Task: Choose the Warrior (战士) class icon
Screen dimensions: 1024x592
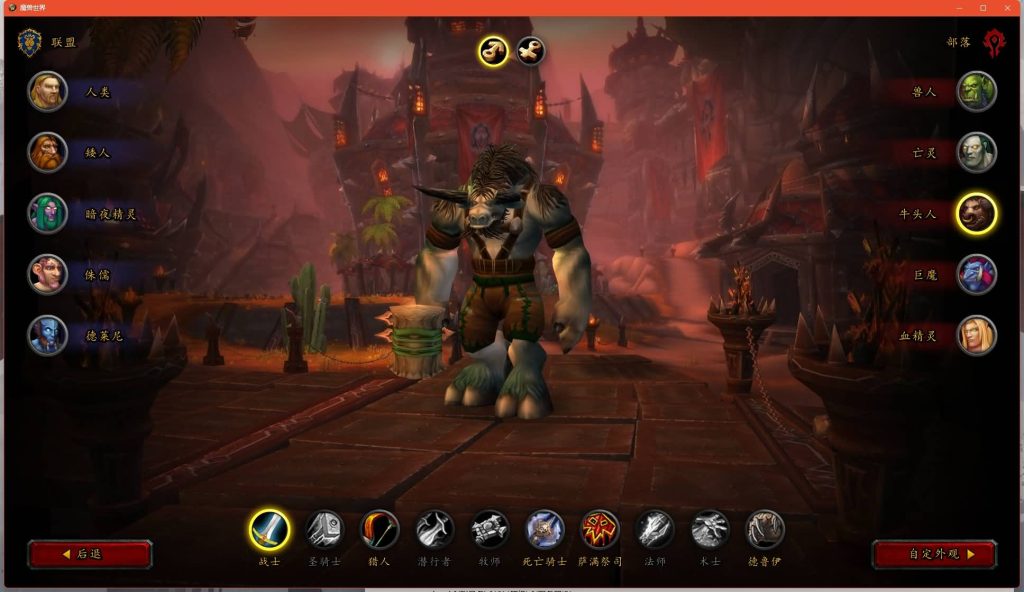Action: click(269, 529)
